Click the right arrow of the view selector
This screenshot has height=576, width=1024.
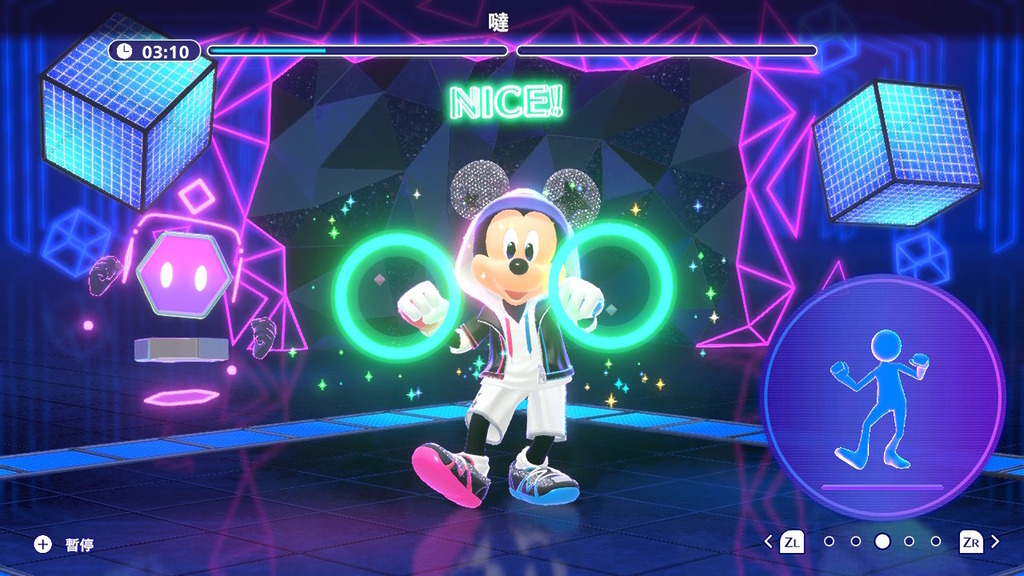tap(995, 542)
